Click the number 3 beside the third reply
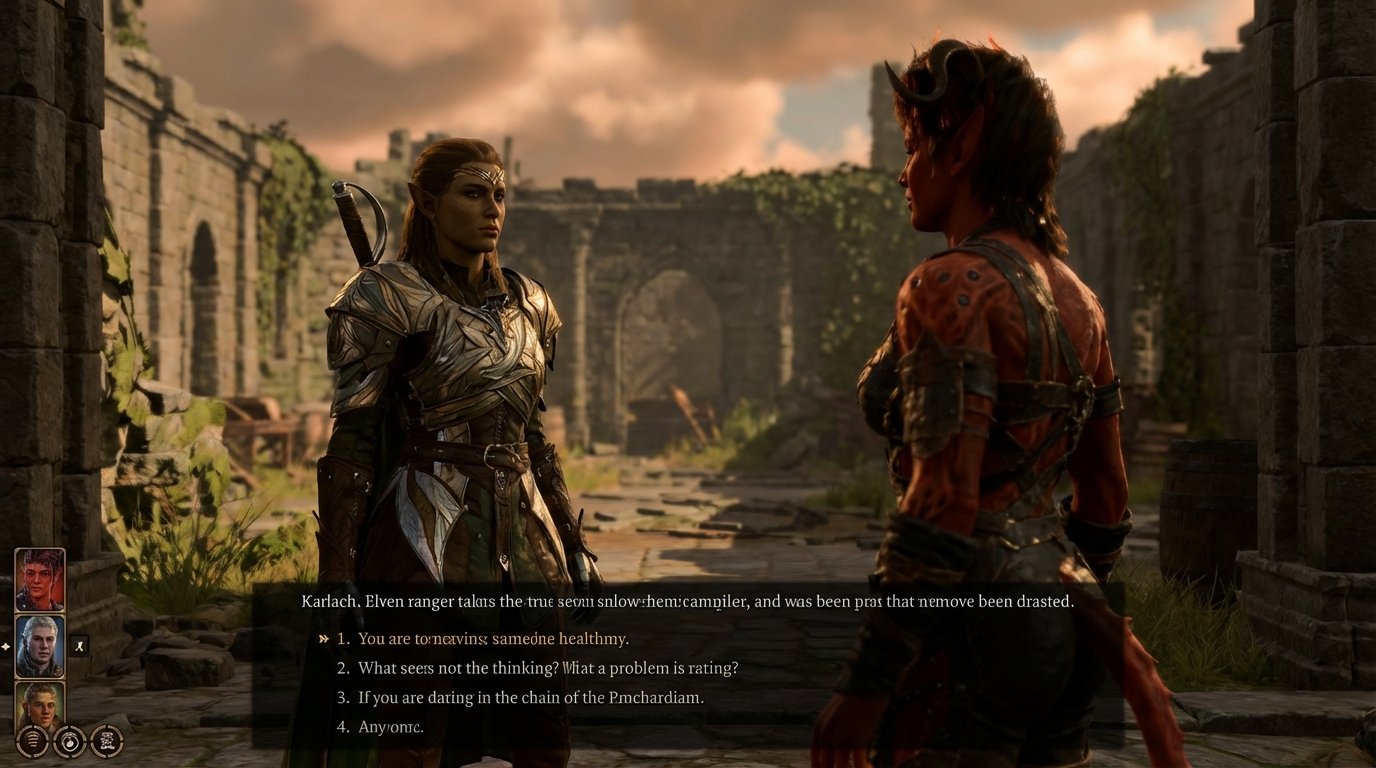Screen dimensions: 1376x768 tap(341, 697)
